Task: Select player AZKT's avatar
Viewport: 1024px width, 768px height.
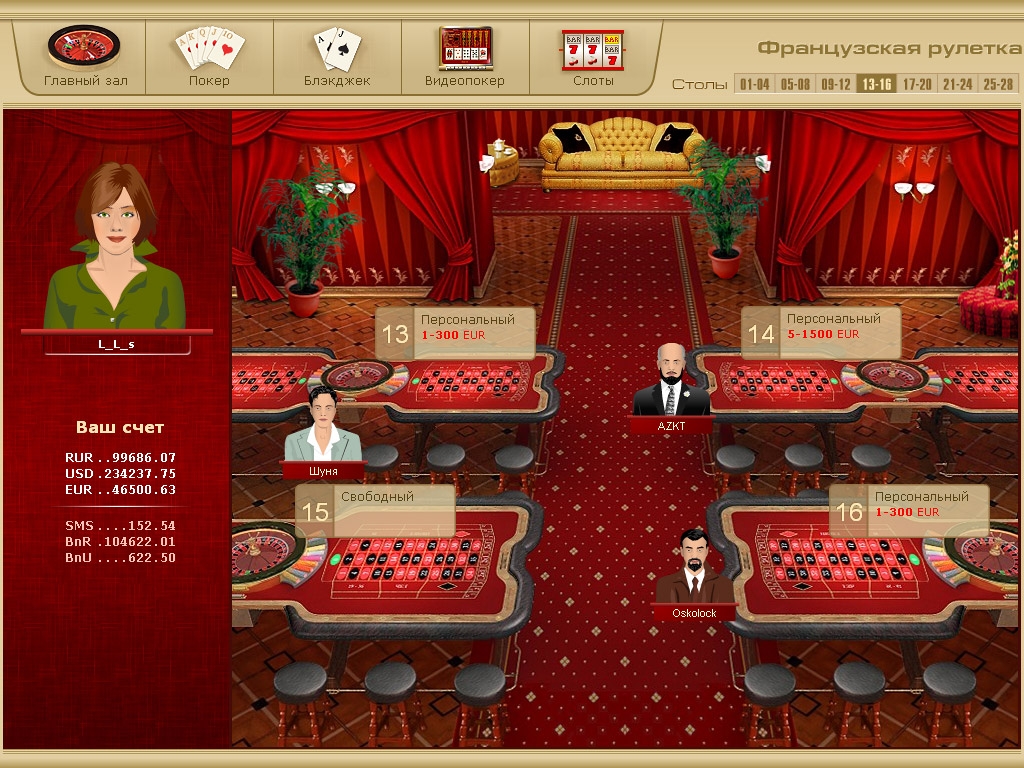Action: (671, 382)
